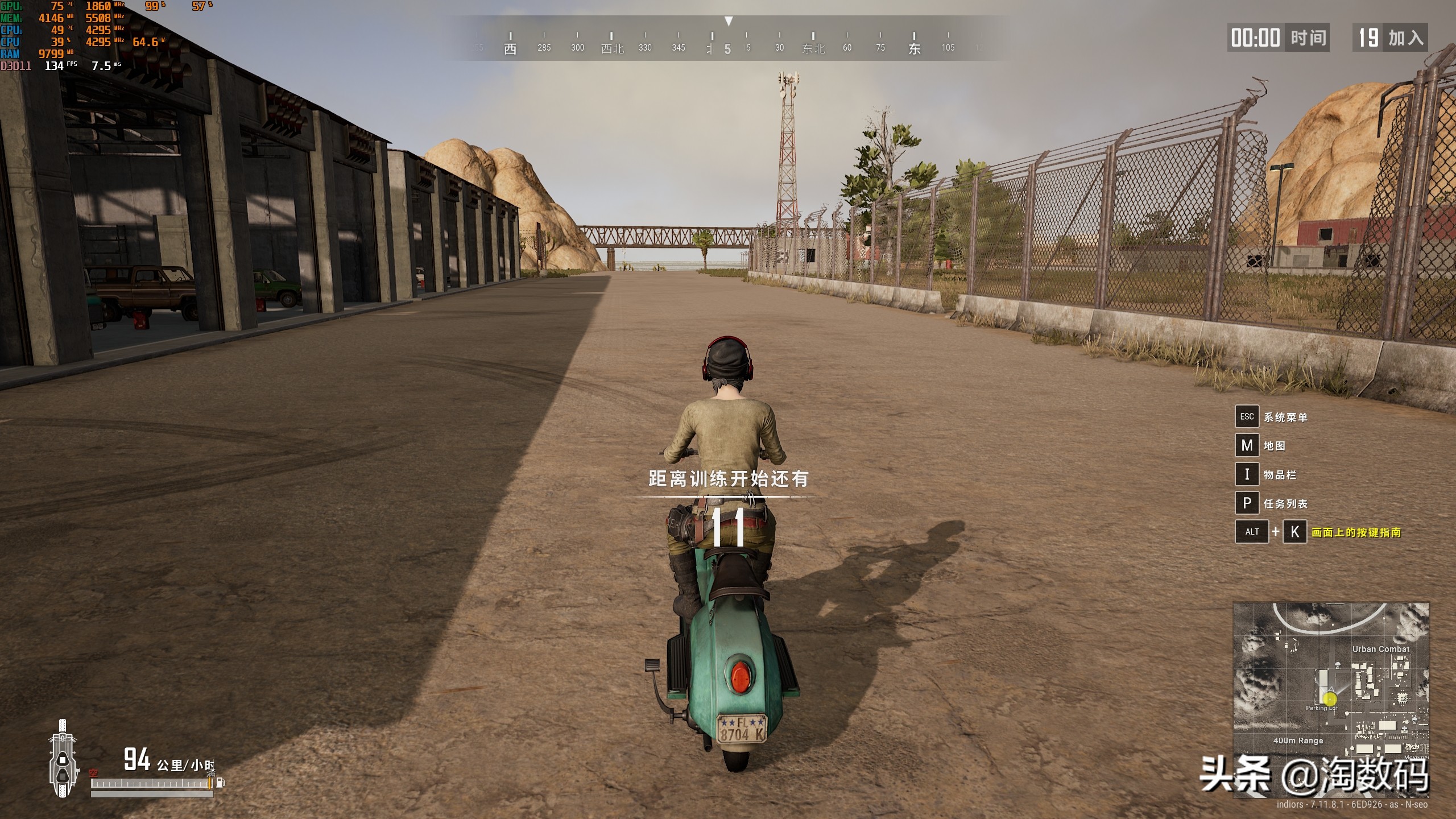1456x819 pixels.
Task: Click the Parking Lot marker on minimap
Action: pyautogui.click(x=1321, y=708)
